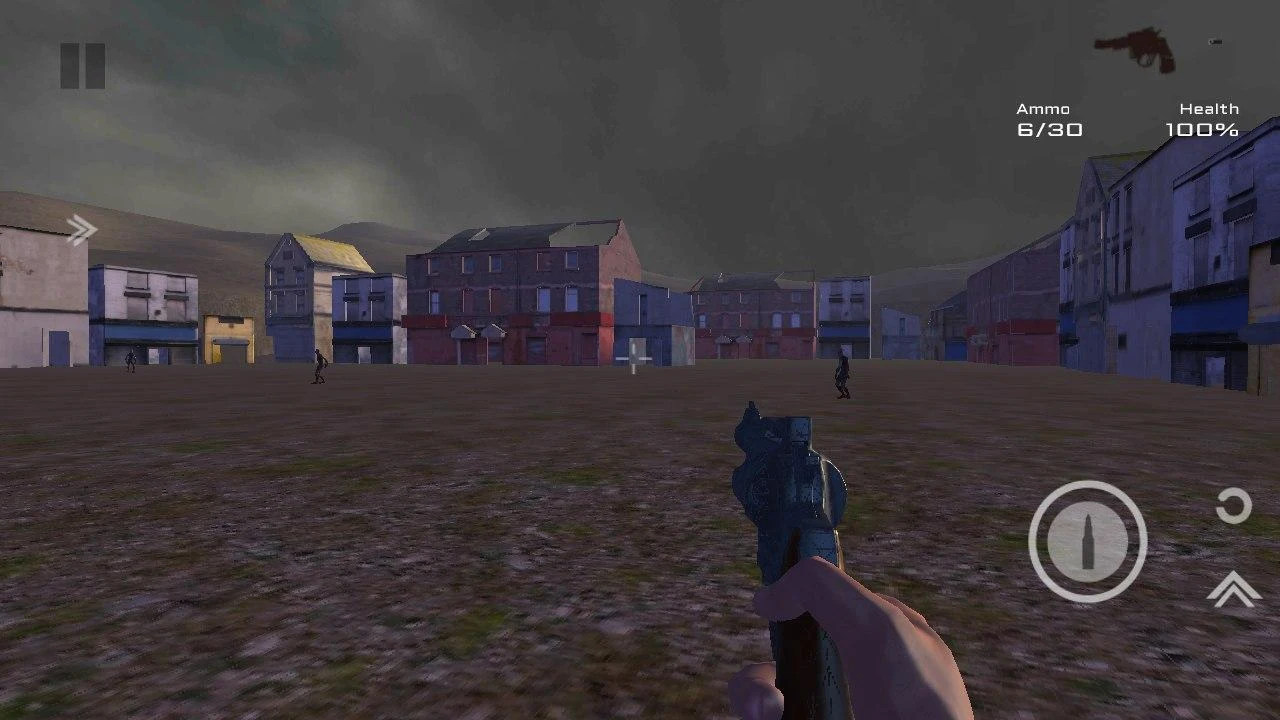Viewport: 1280px width, 720px height.
Task: Toggle firing mode via the bullet circle button
Action: [x=1089, y=540]
